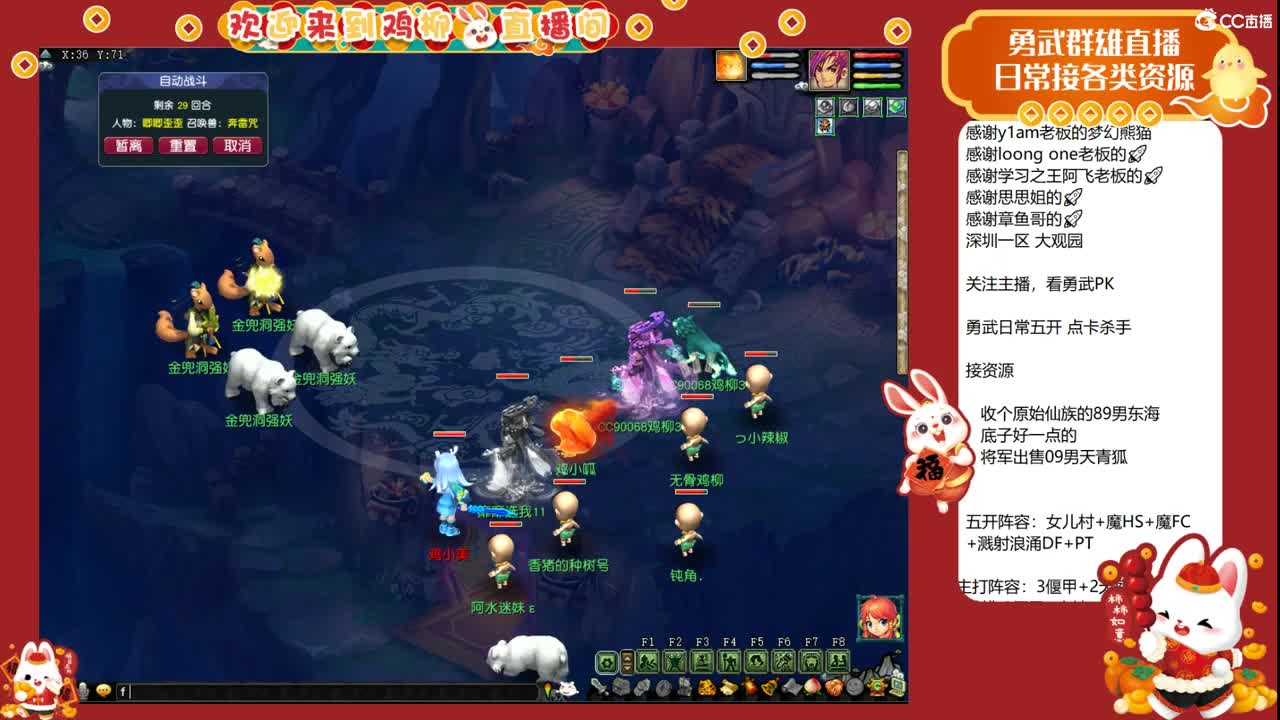This screenshot has width=1280, height=720.
Task: Click the gear icon at the left of the skill bar
Action: coord(606,660)
